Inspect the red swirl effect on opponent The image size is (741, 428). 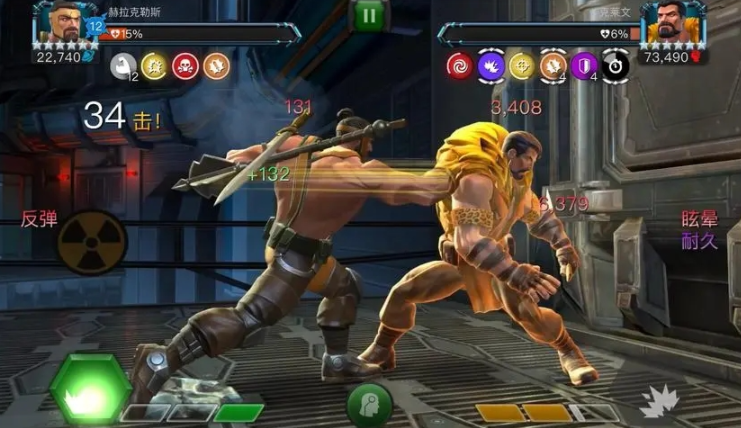coord(459,66)
